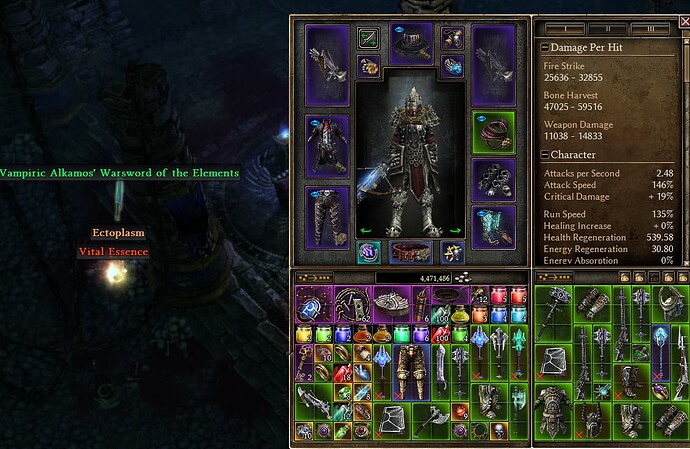Screen dimensions: 690x449
Task: Rotate character preview with right green arrow
Action: point(456,230)
